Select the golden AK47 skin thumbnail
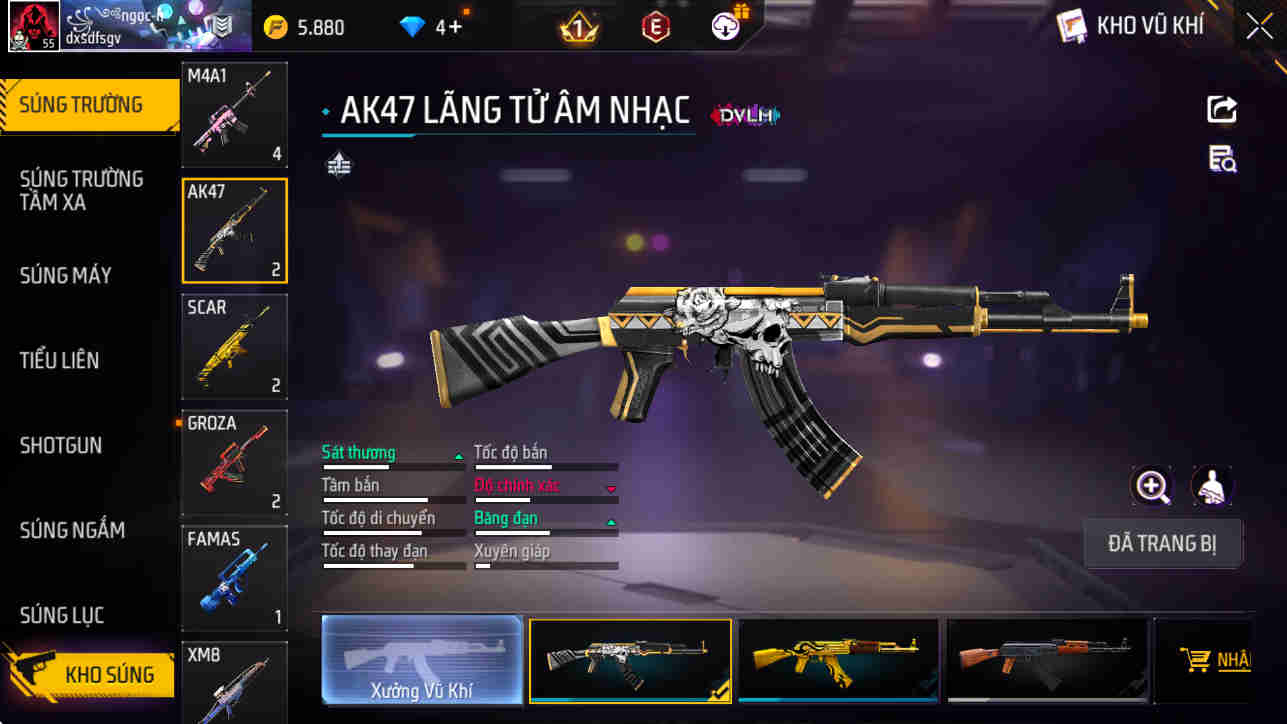Screen dimensions: 1287x724 tap(838, 660)
